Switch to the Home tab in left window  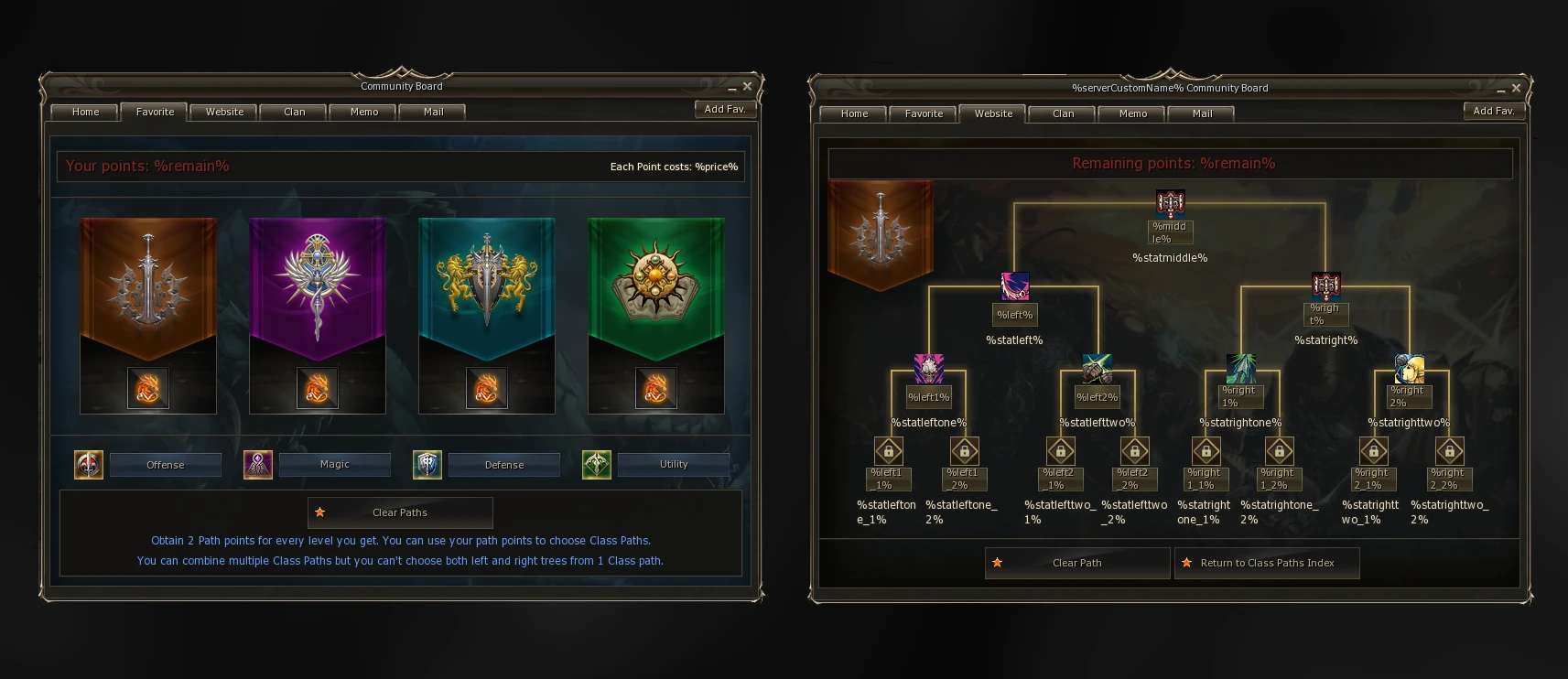tap(85, 112)
